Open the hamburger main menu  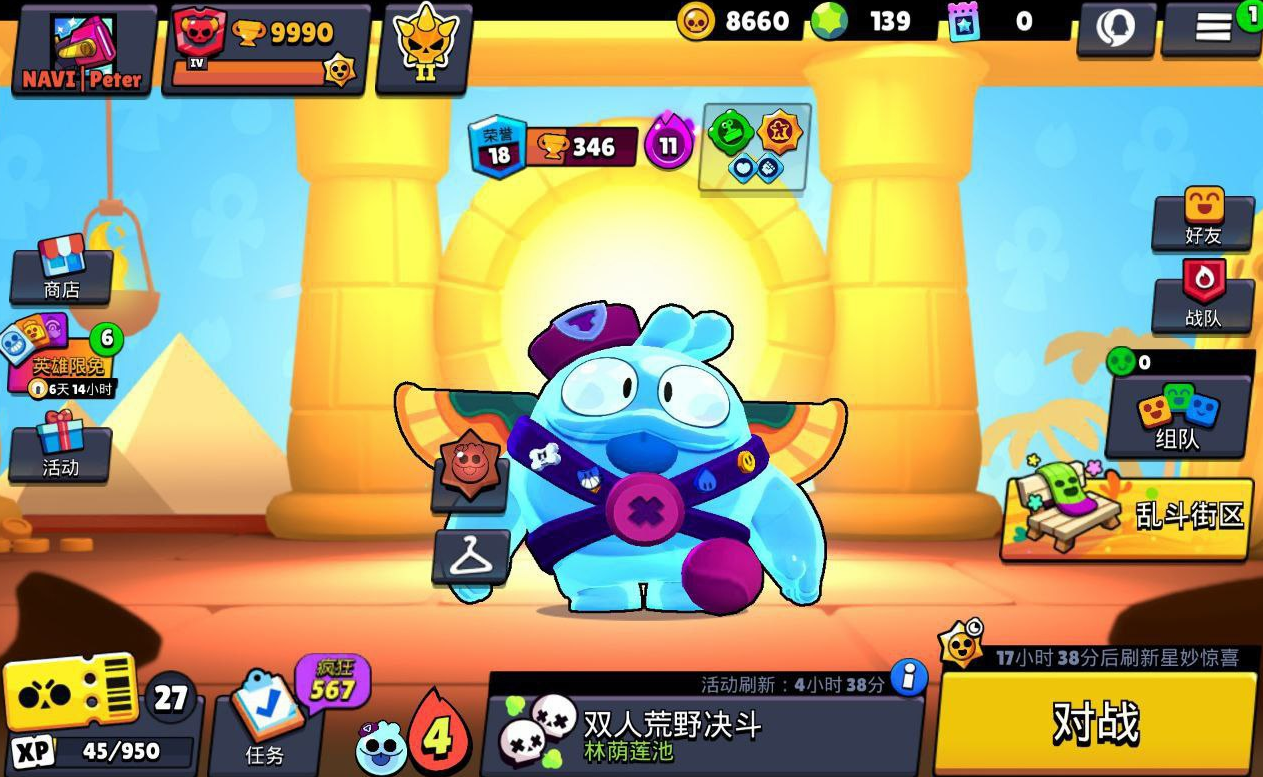pos(1212,28)
